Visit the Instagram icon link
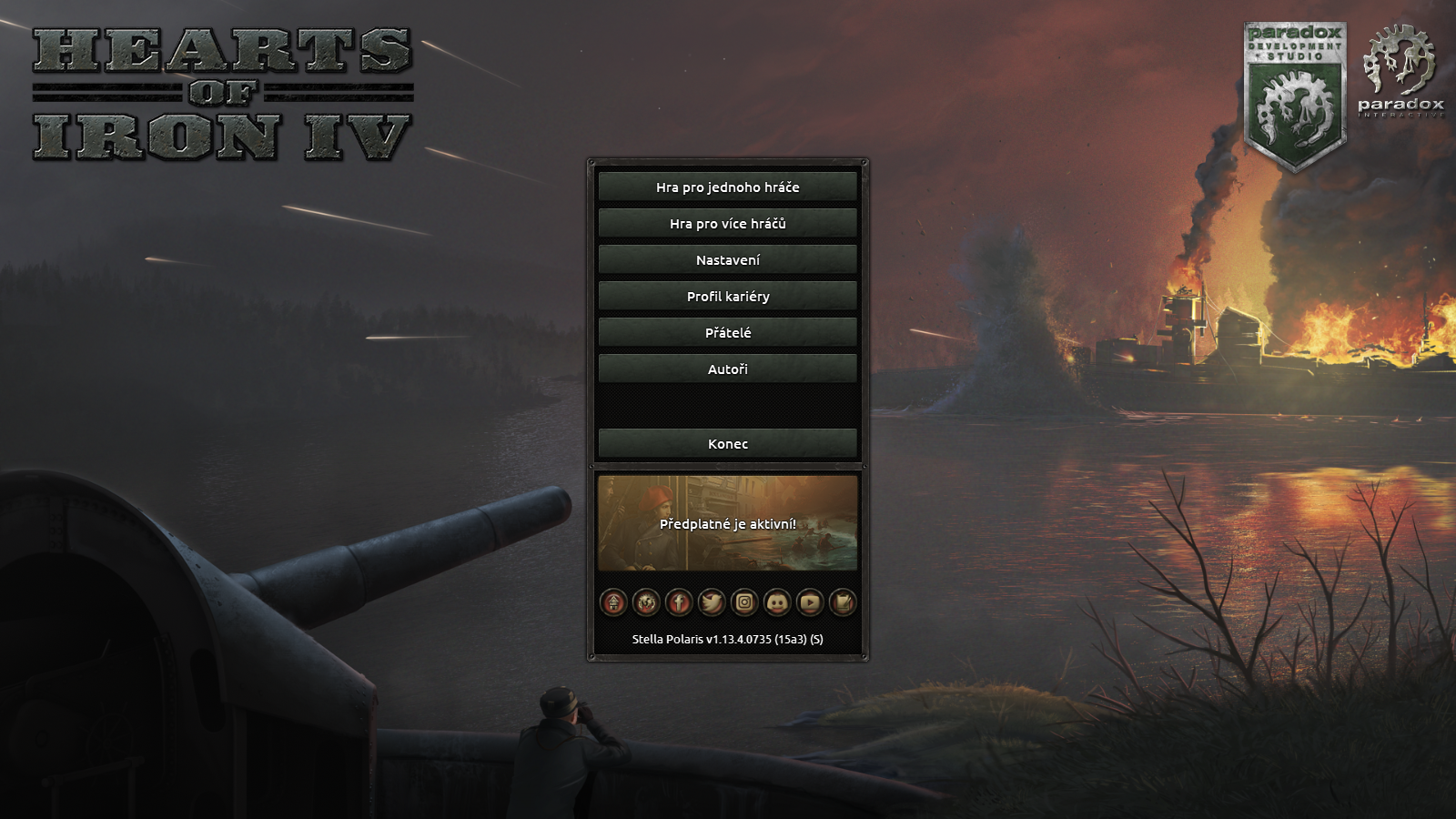Screen dimensions: 1456x819 (744, 602)
